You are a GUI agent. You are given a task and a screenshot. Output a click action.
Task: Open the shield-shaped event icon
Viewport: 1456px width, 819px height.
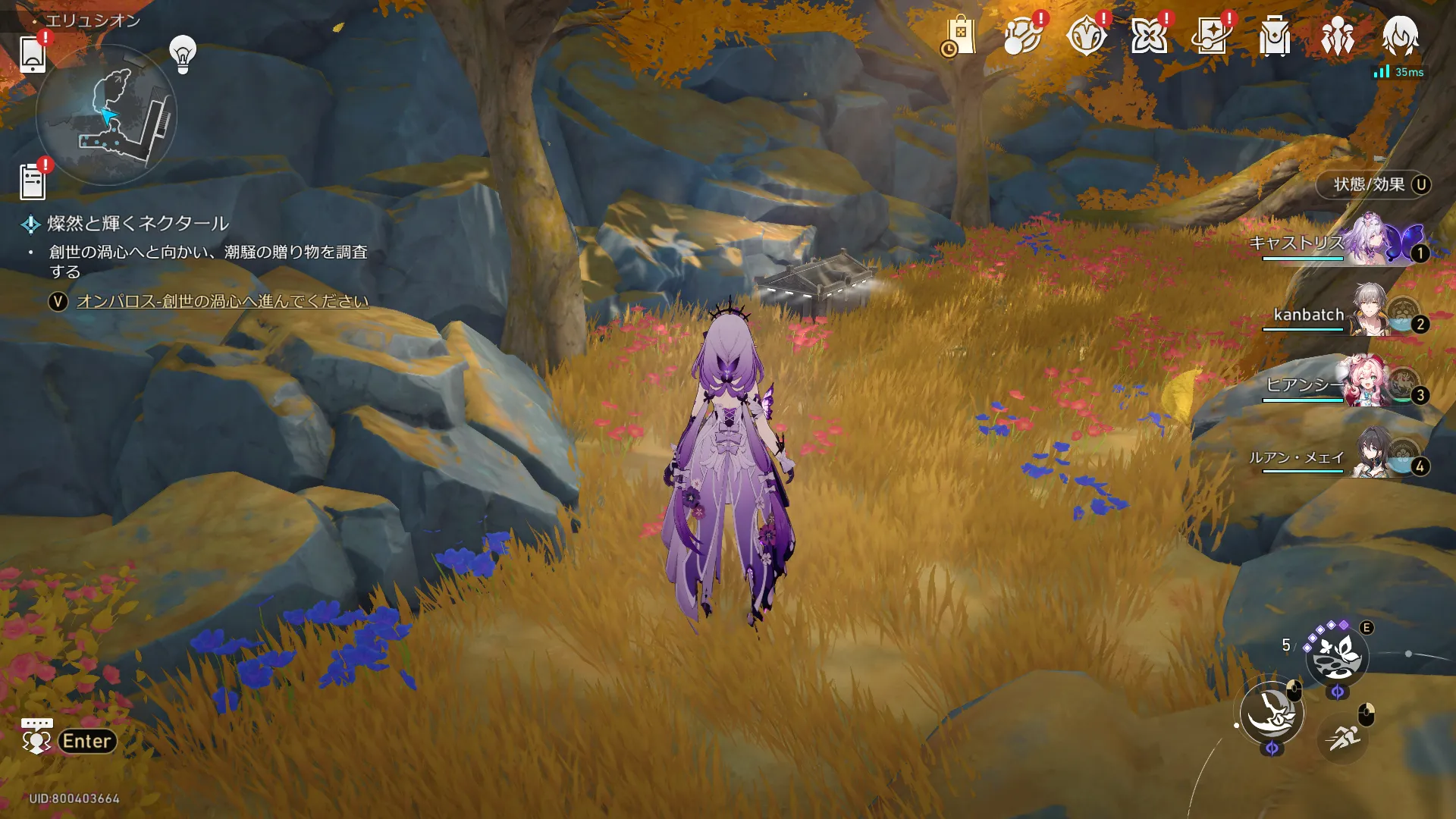pos(1085,36)
